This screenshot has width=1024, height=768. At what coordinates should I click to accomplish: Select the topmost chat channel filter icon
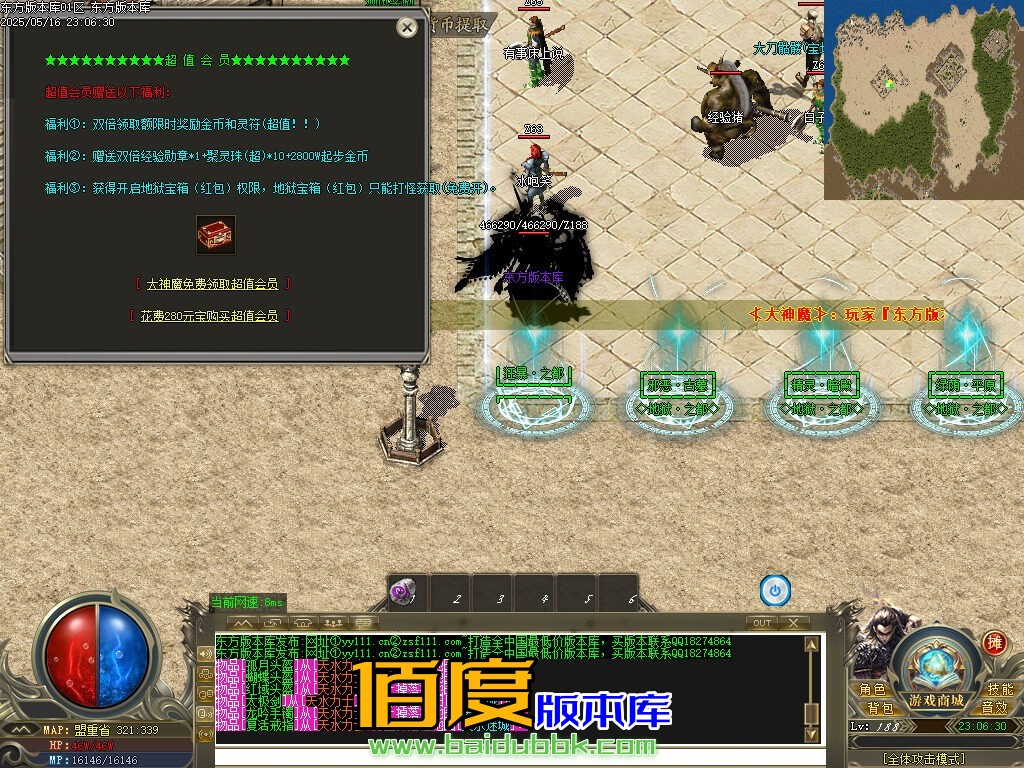tap(205, 653)
